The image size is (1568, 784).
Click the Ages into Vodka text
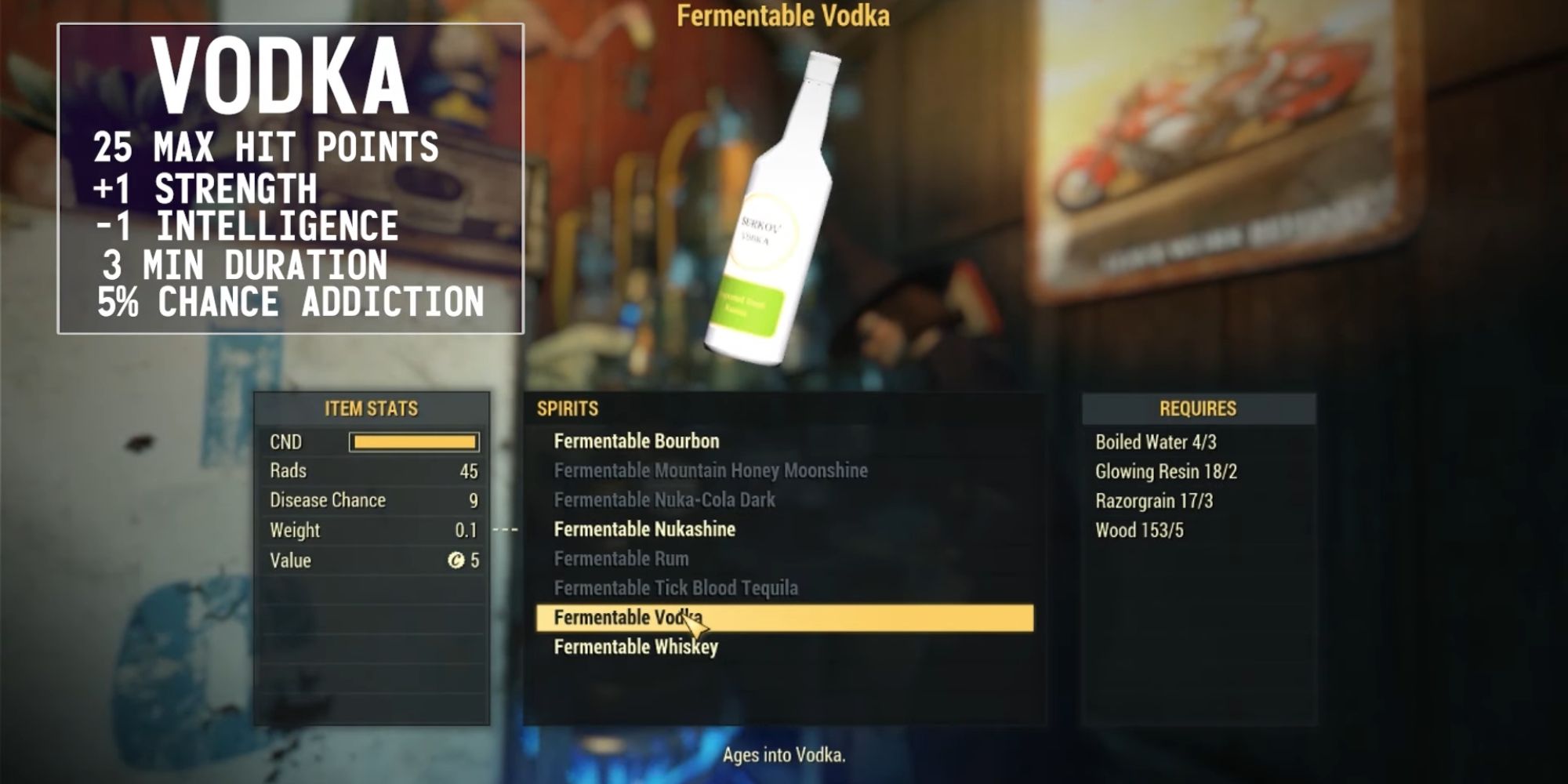[784, 755]
